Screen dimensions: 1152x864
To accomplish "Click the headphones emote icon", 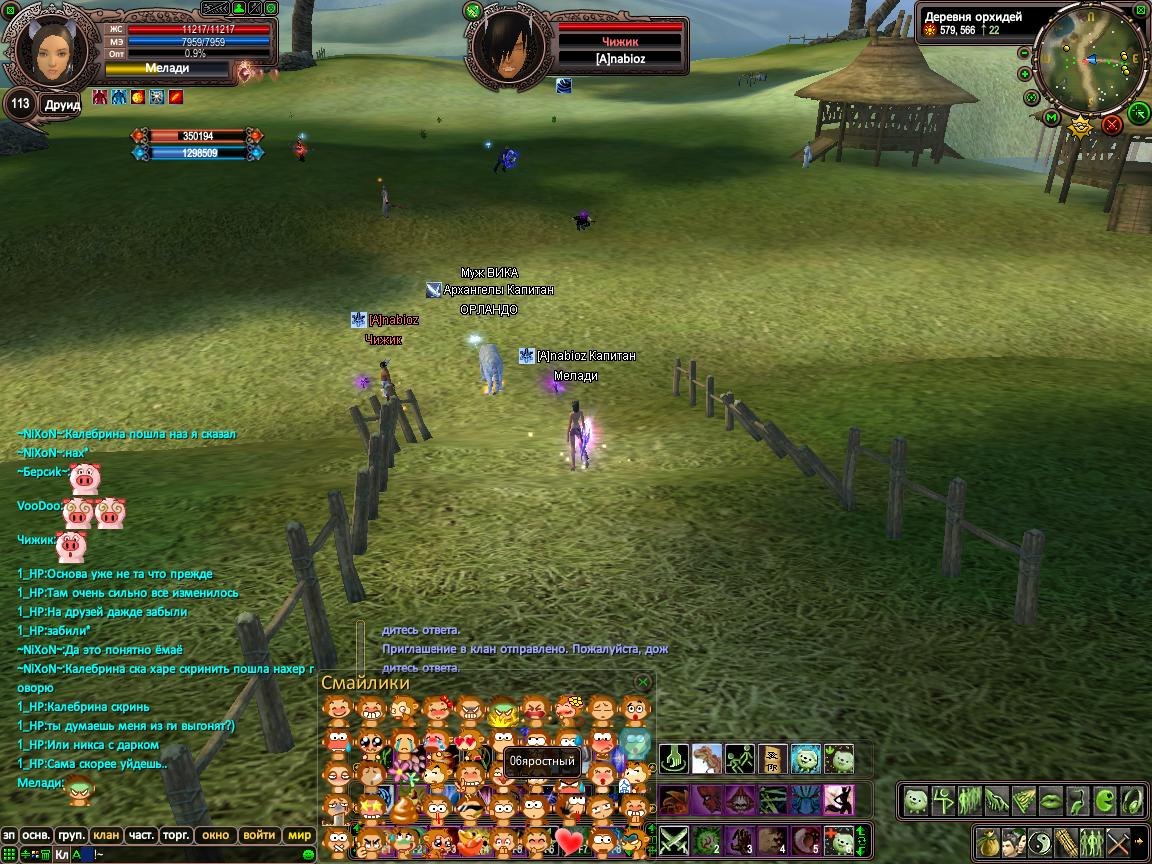I will tap(1130, 800).
